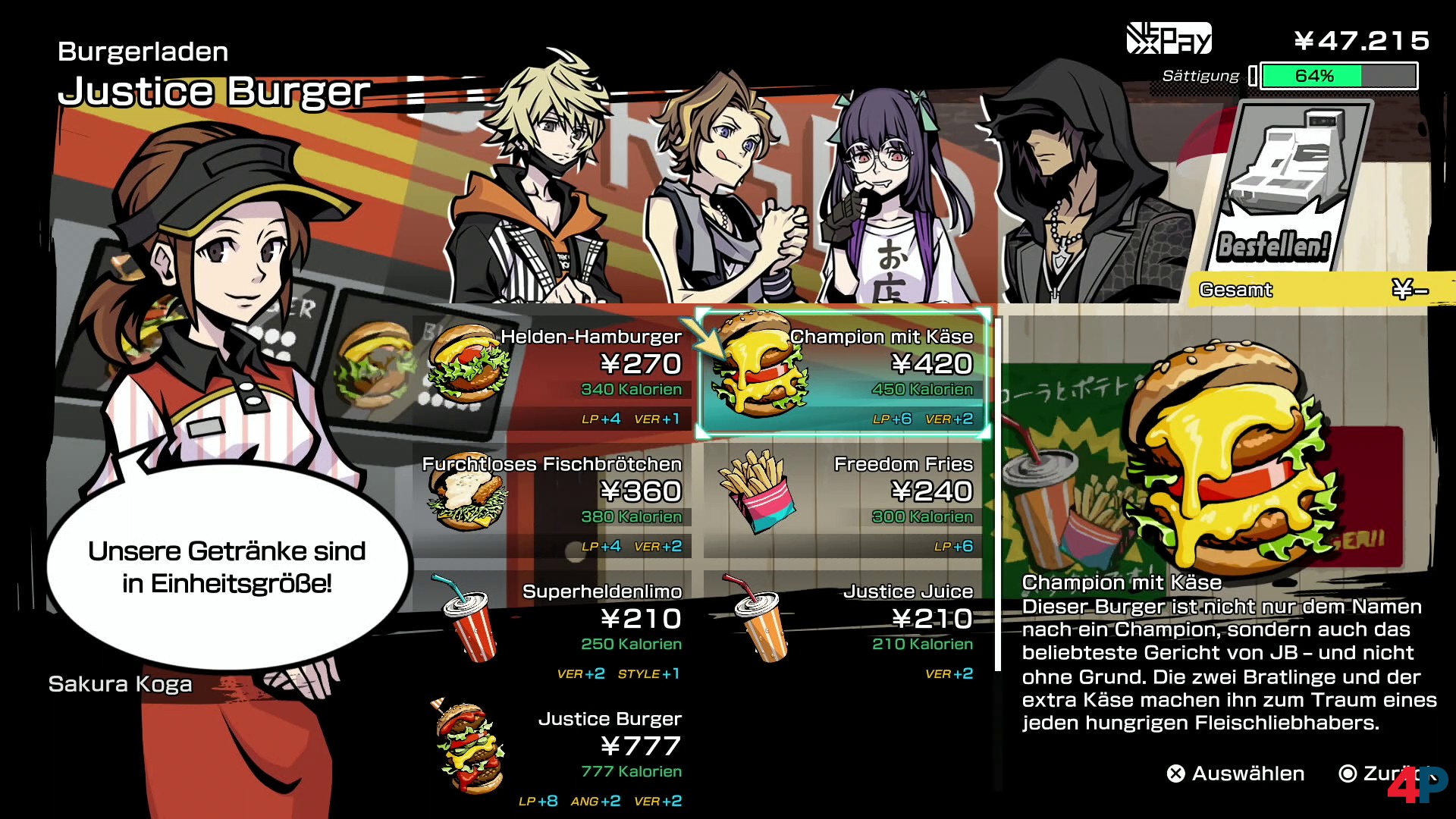The width and height of the screenshot is (1456, 819).
Task: Click the menu list scrollbar
Action: pyautogui.click(x=998, y=493)
